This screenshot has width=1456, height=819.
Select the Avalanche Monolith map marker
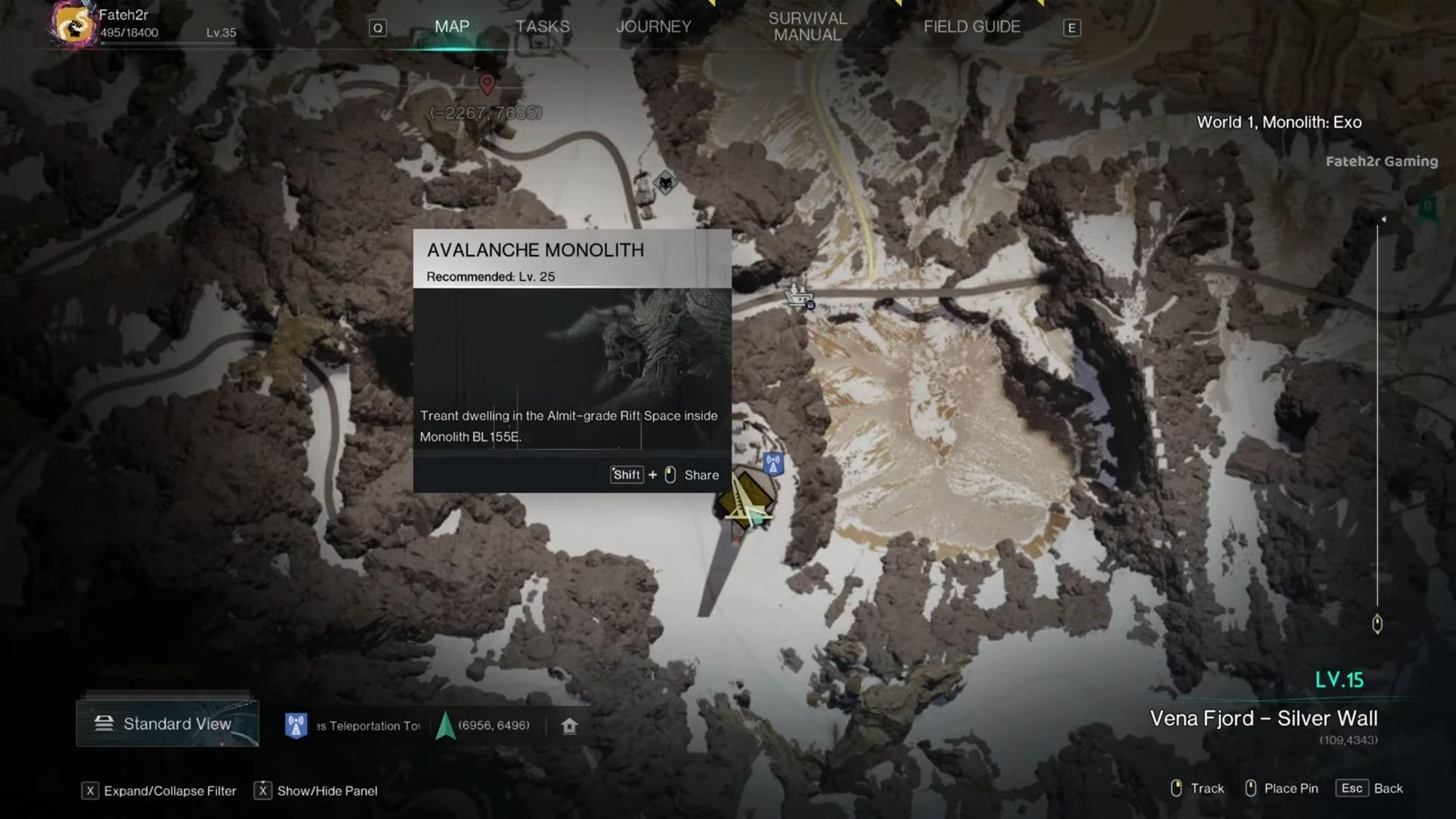point(744,500)
